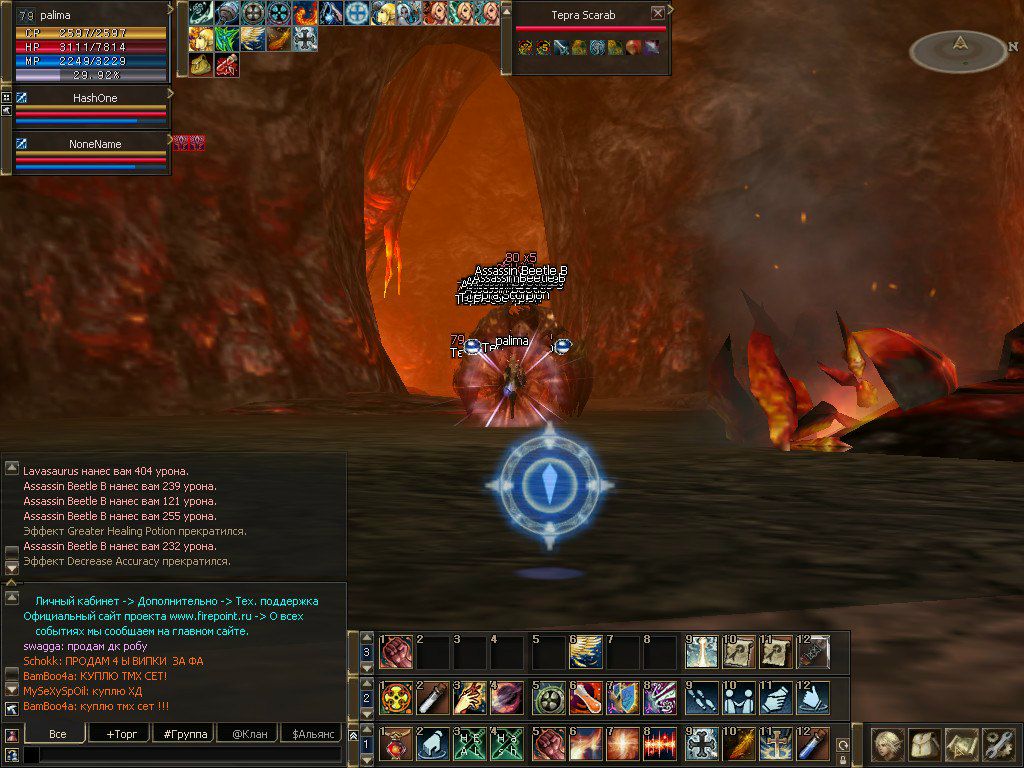
Task: Close the Tepra Scarab target window
Action: (657, 14)
